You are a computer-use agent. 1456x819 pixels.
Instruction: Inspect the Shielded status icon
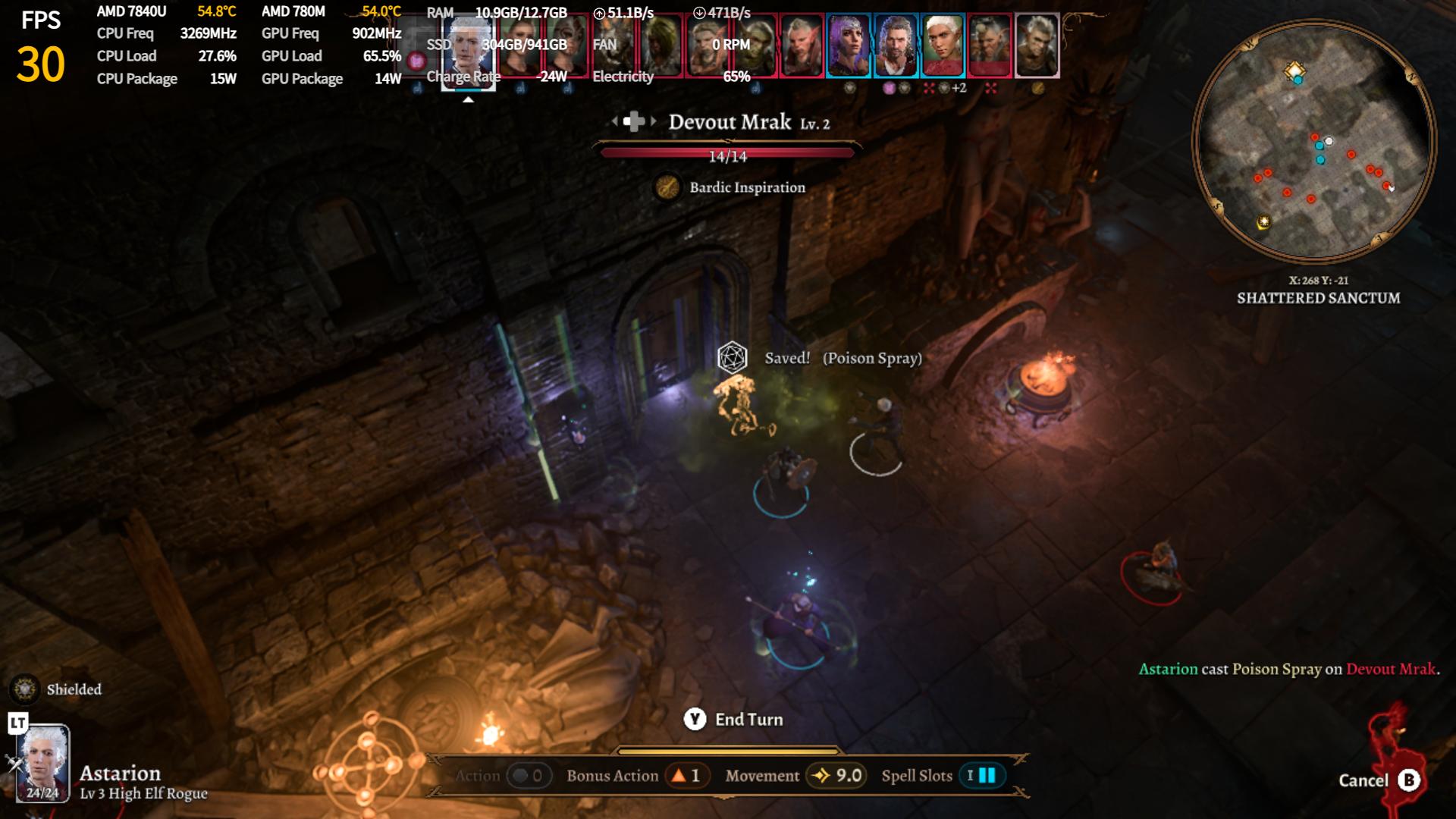point(26,689)
